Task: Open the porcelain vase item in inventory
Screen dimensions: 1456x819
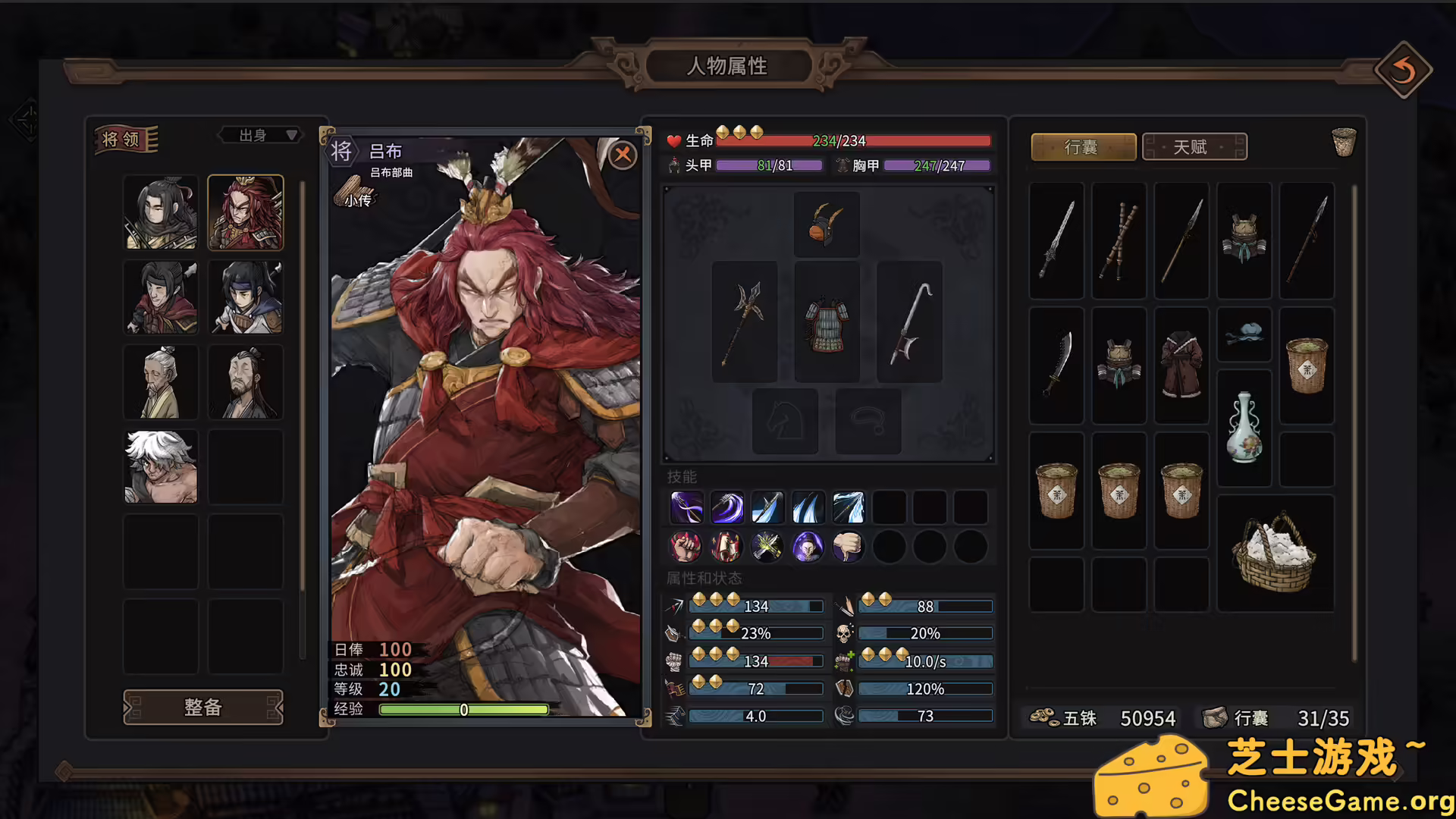Action: (x=1244, y=427)
